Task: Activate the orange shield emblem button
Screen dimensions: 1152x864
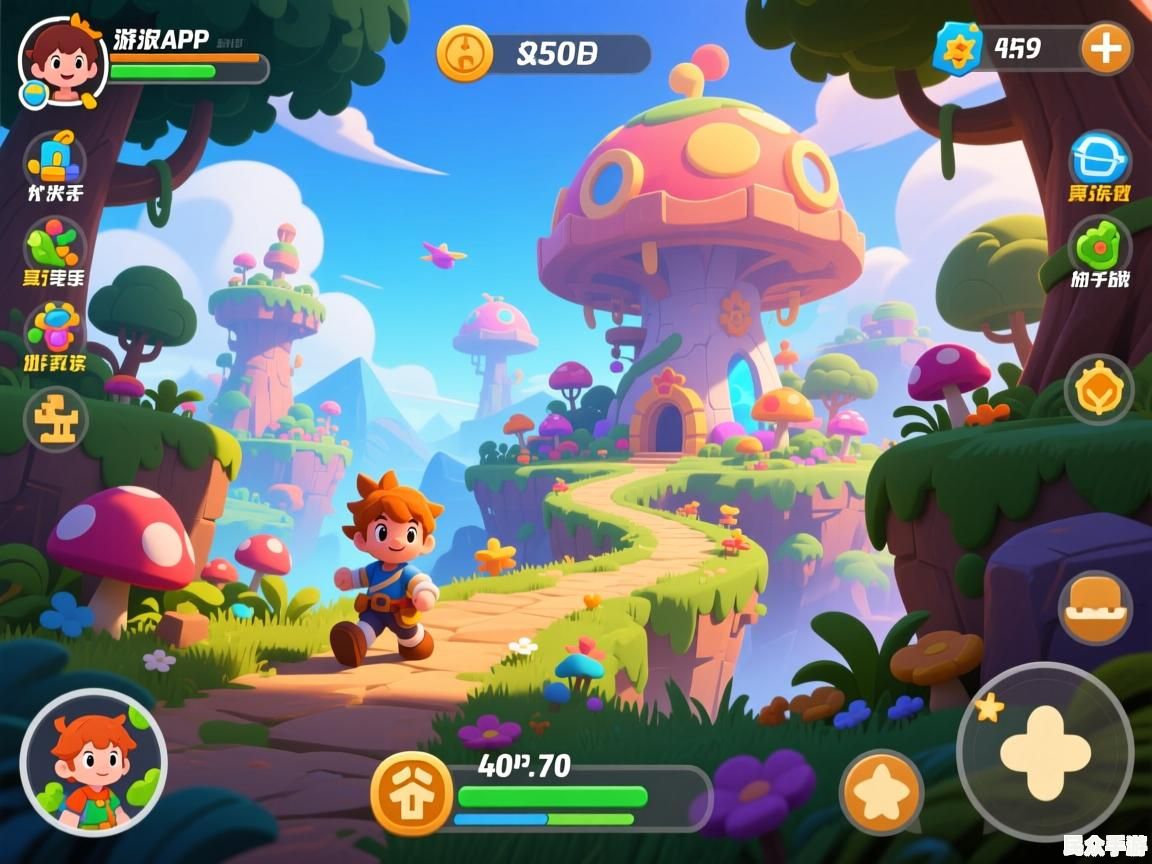Action: point(1098,389)
